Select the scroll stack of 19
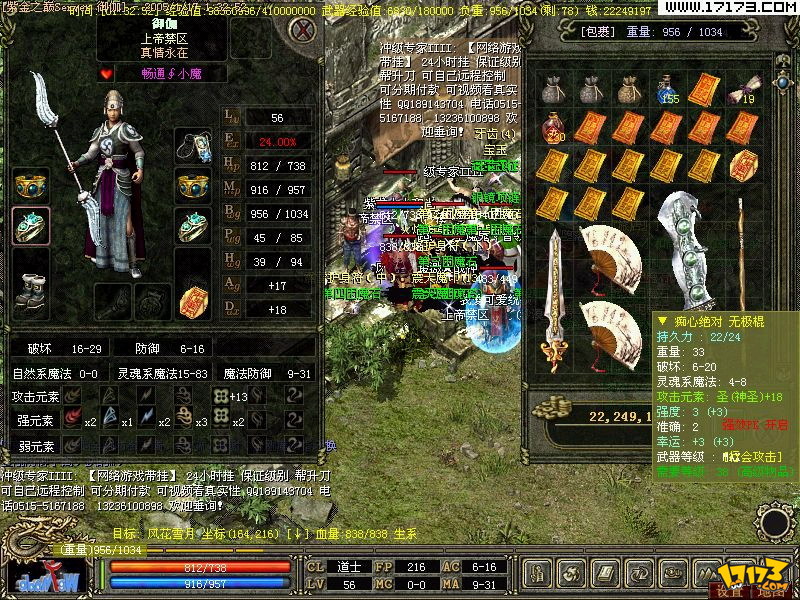The image size is (800, 600). [x=742, y=90]
